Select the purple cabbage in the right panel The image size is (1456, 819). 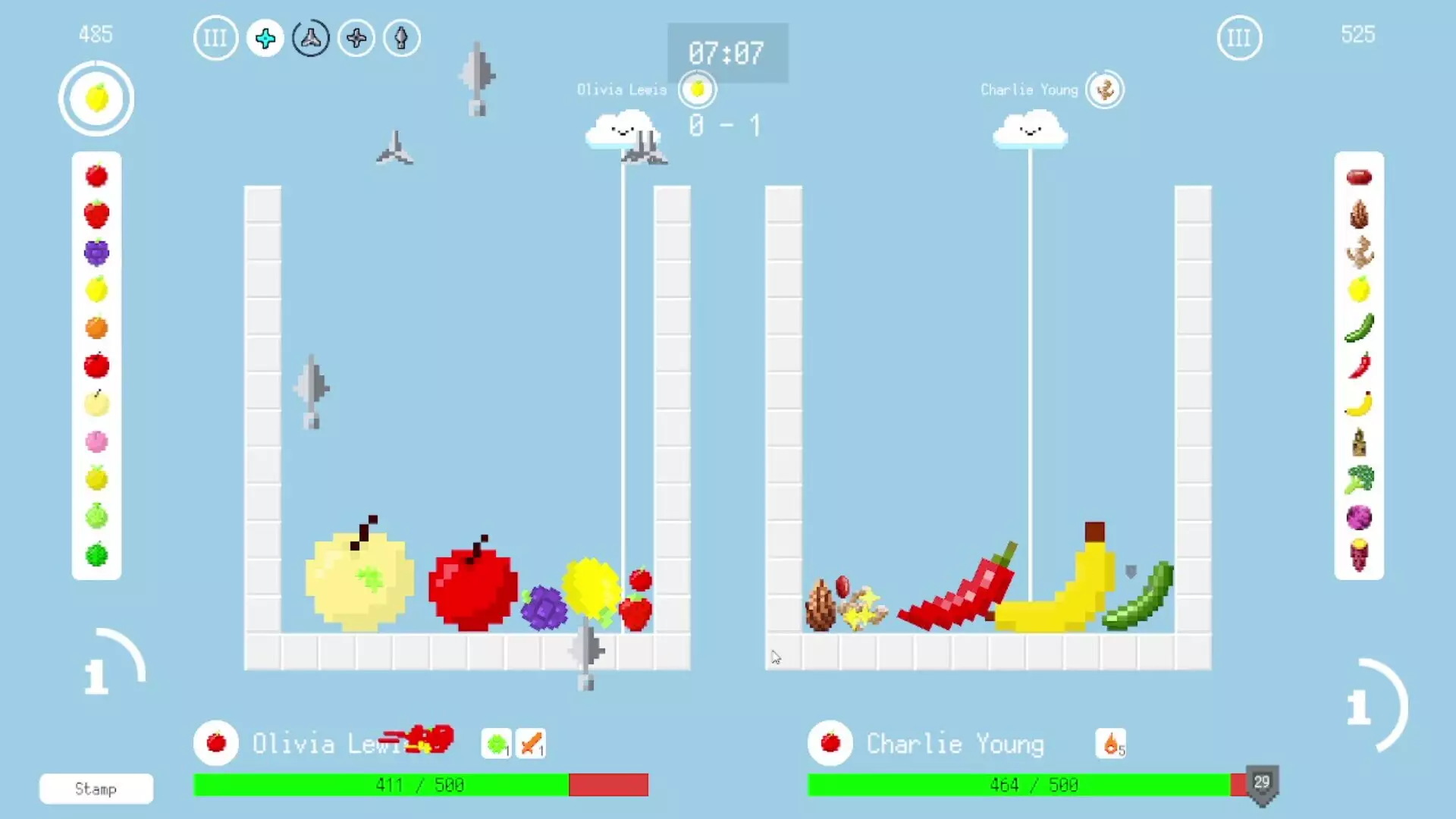(1360, 517)
